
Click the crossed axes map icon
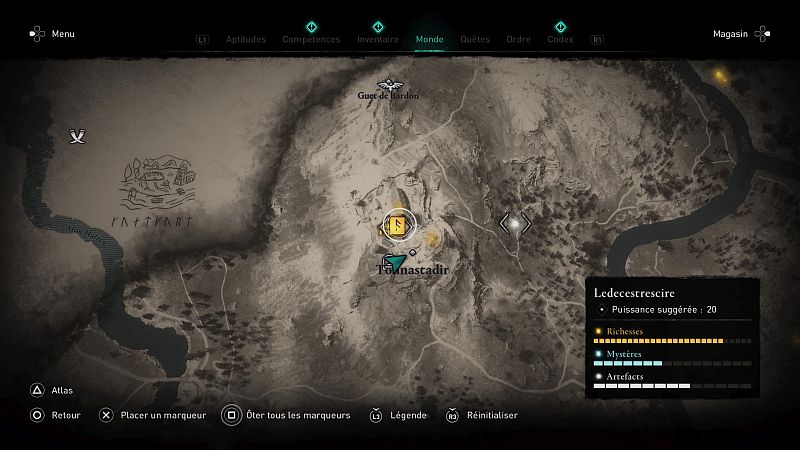pos(78,136)
